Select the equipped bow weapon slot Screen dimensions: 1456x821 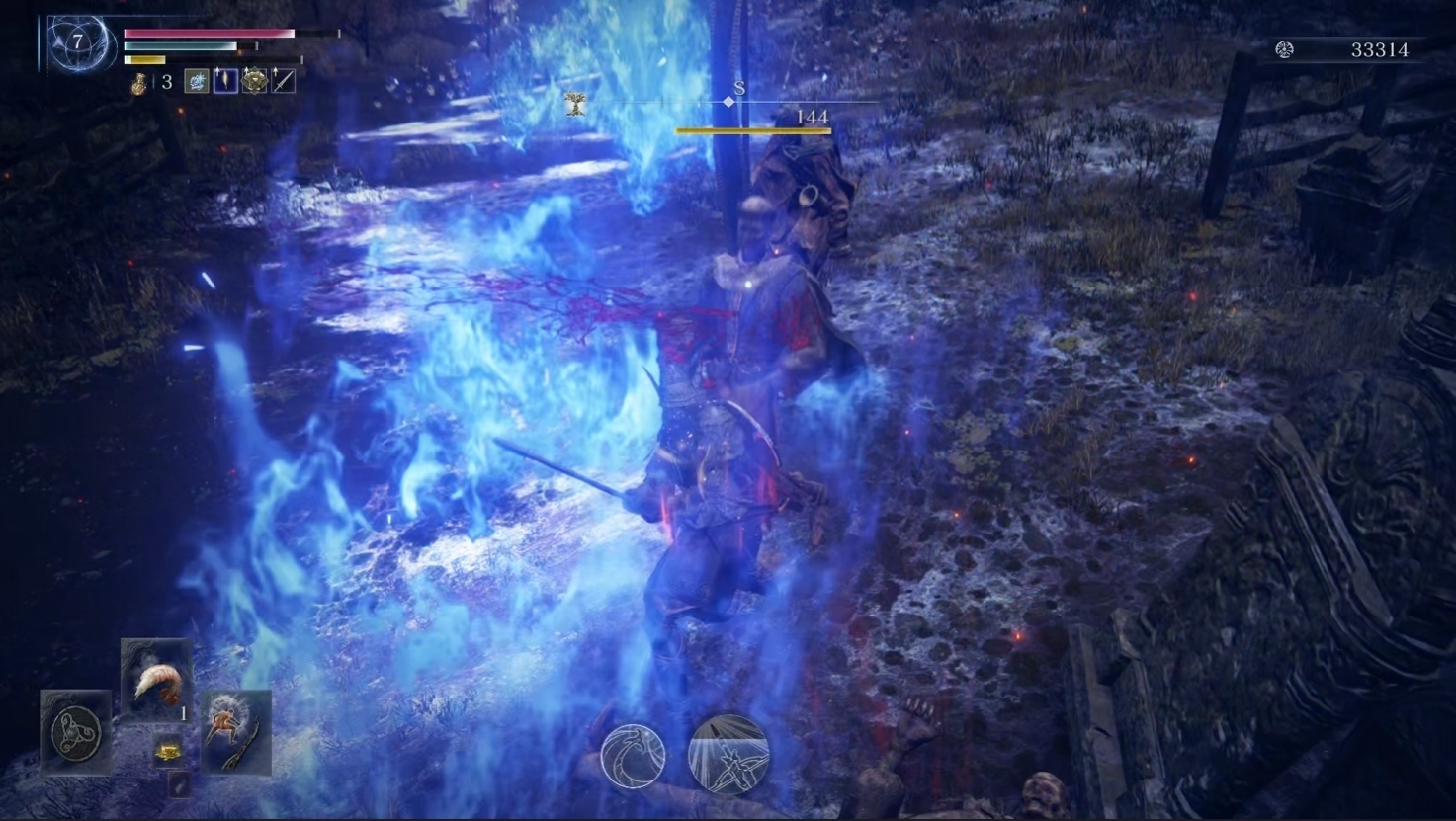click(236, 732)
